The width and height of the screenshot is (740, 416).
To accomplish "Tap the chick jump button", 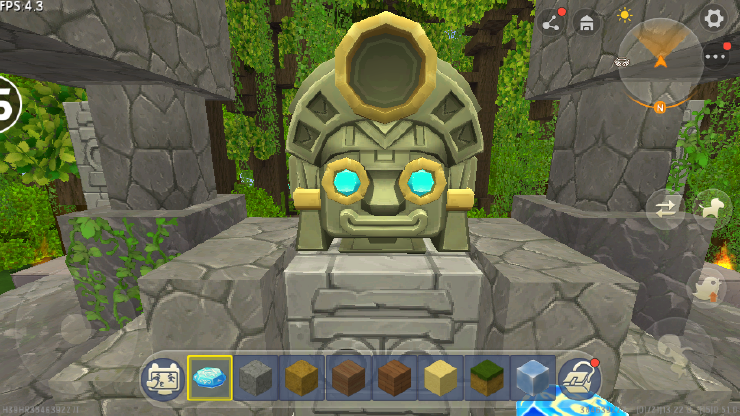I will (x=706, y=288).
